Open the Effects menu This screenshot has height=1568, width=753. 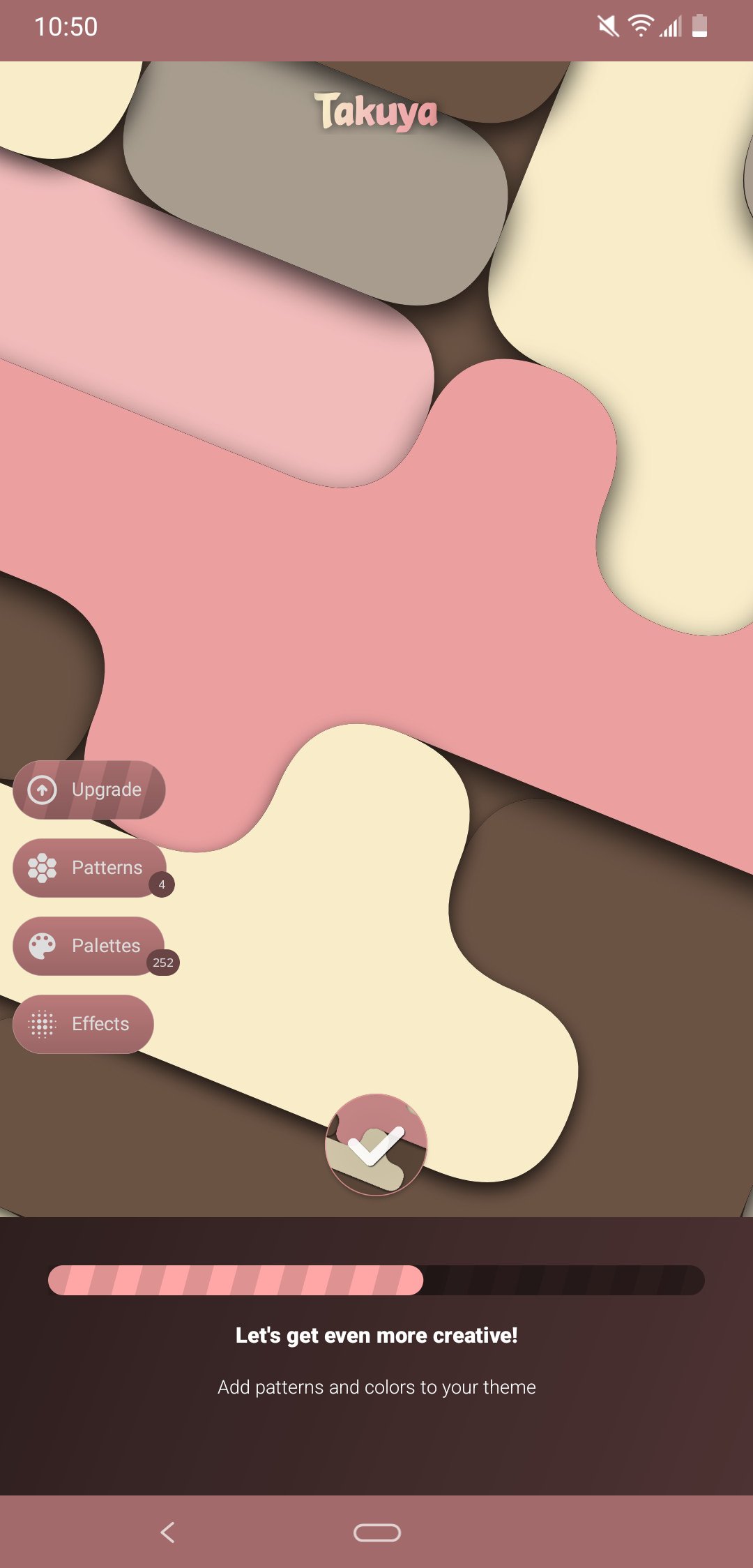83,1024
